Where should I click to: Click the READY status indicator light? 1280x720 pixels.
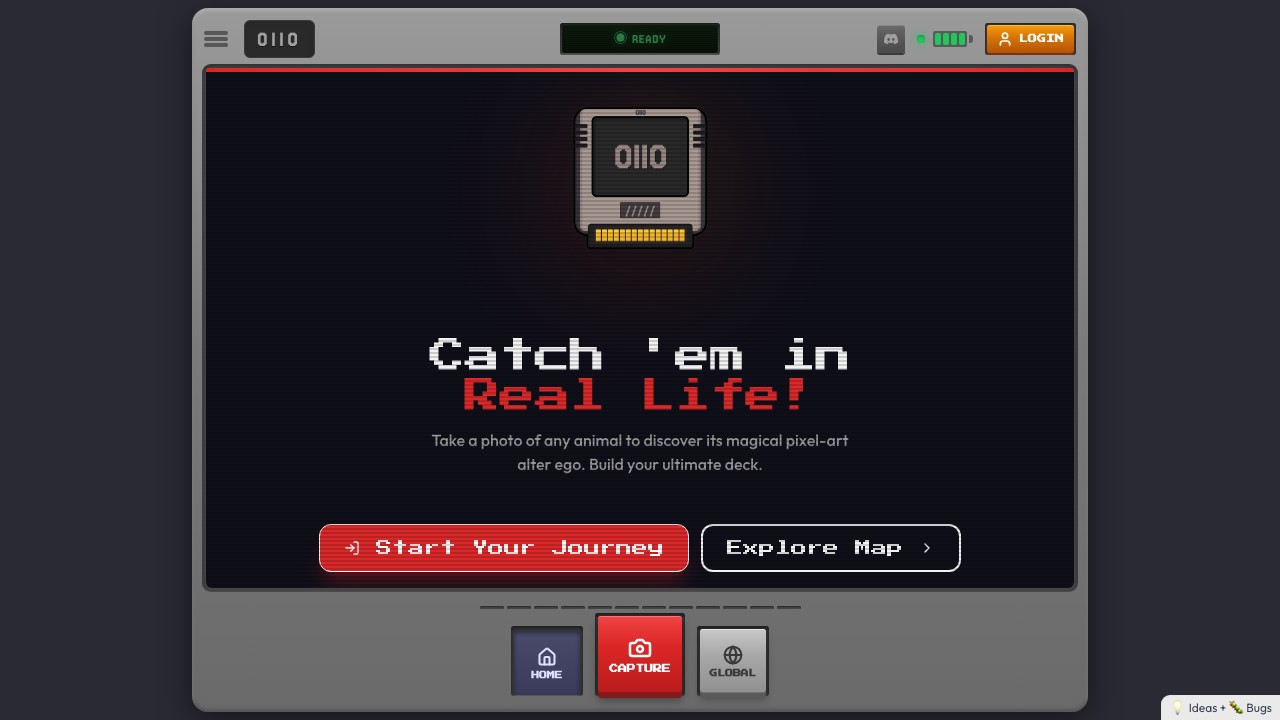pos(620,38)
